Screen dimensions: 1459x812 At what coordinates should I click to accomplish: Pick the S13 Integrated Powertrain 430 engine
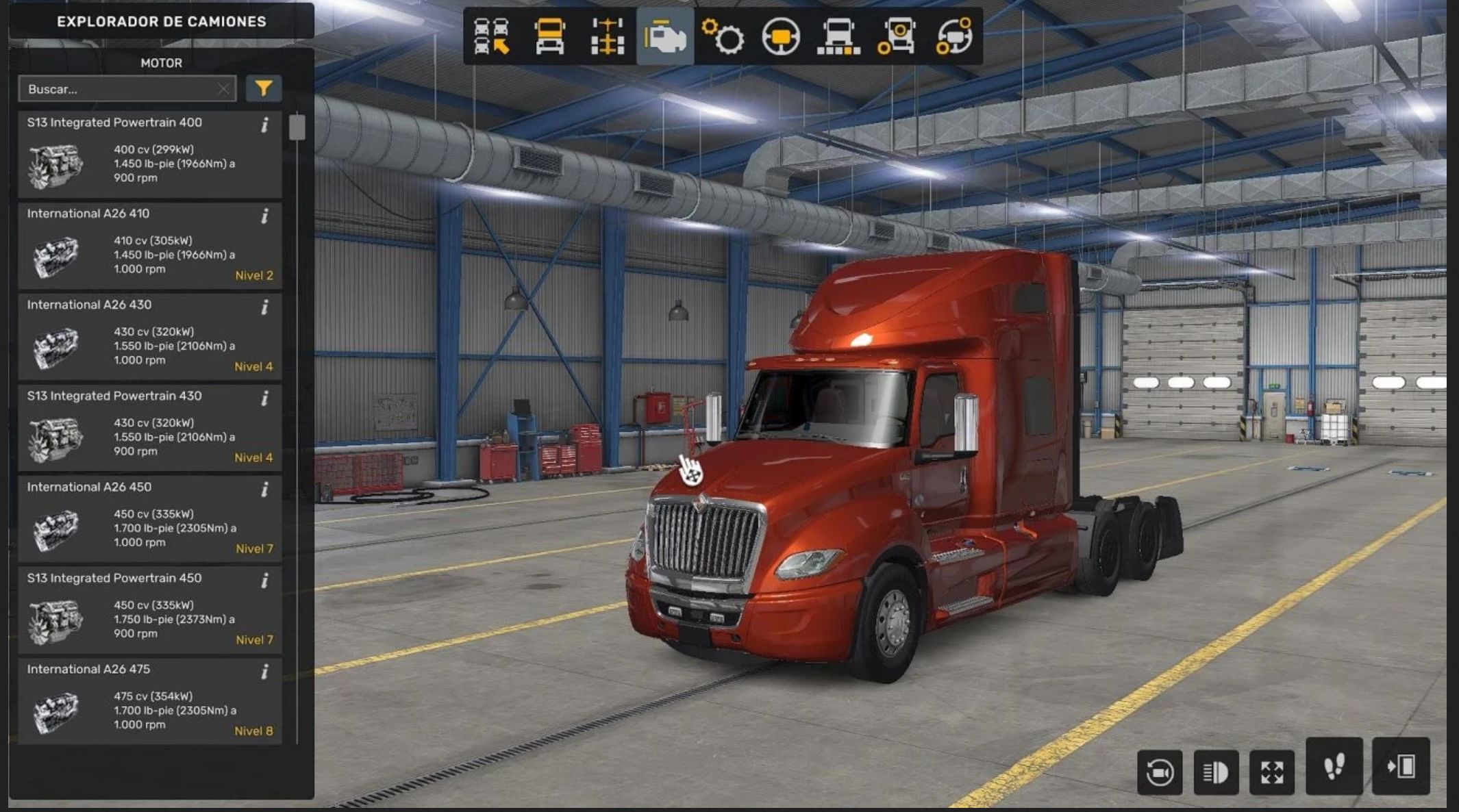tap(149, 429)
